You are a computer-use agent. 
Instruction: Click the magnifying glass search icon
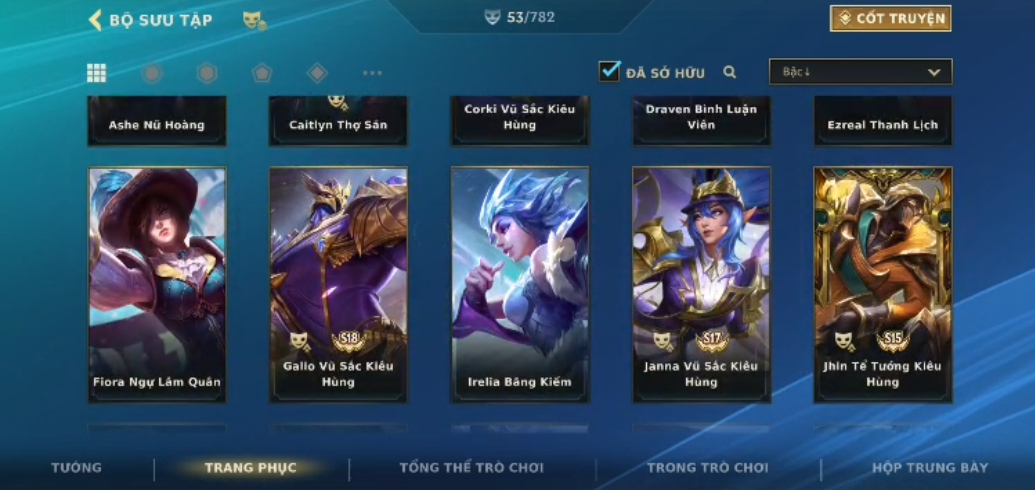tap(730, 72)
